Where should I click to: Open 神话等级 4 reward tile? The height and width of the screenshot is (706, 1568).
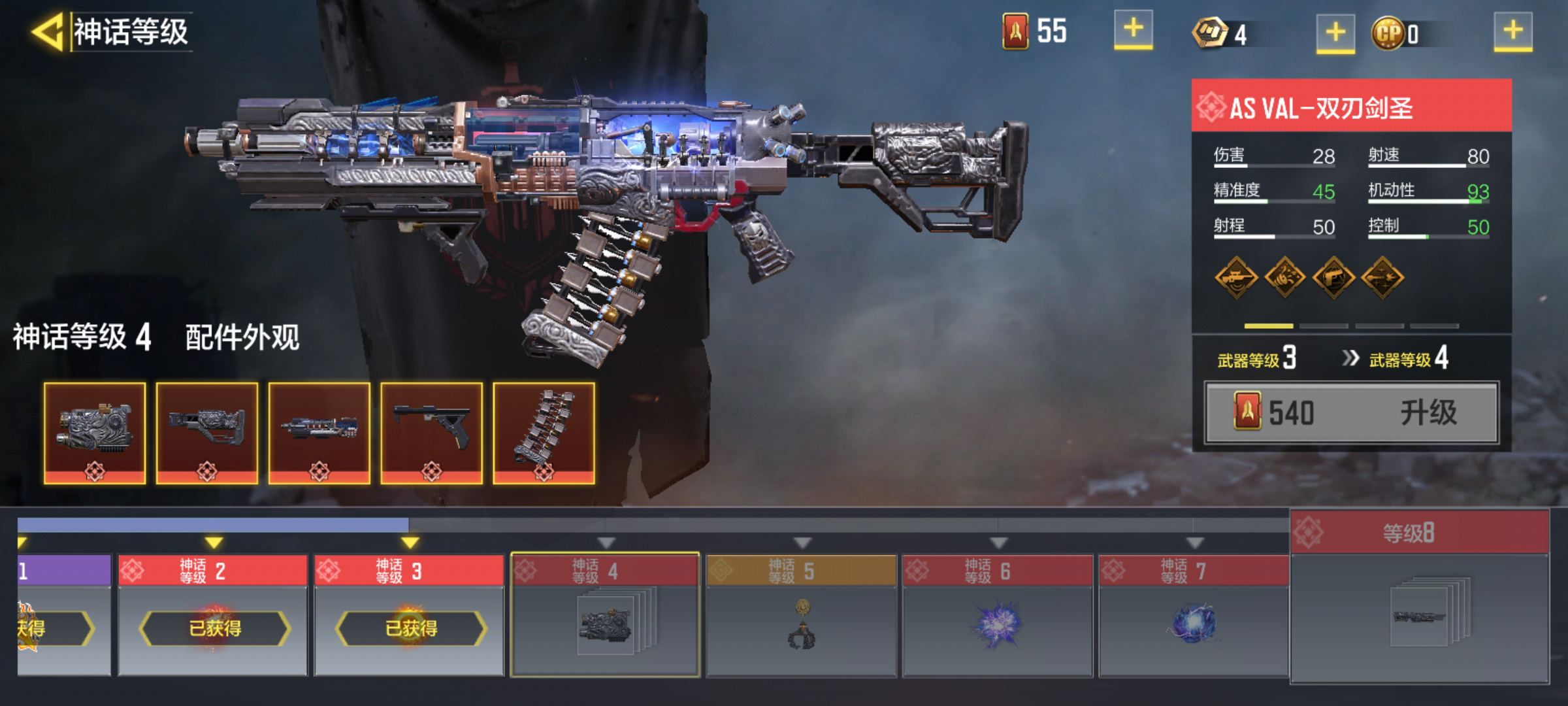[605, 616]
